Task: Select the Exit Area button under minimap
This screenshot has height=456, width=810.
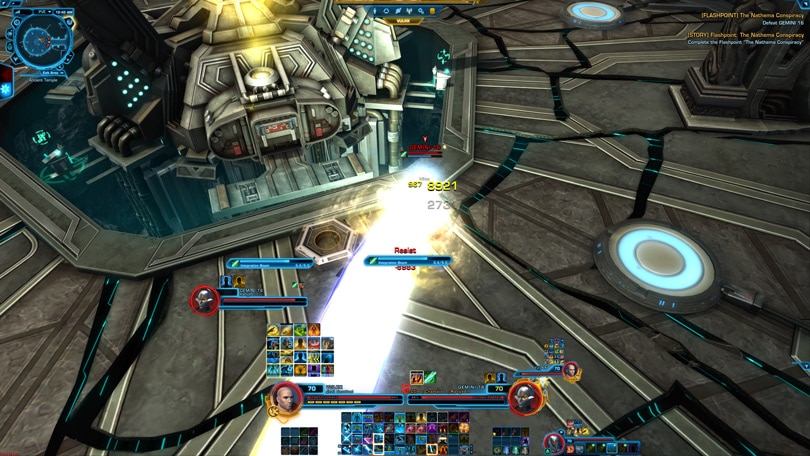Action: [x=41, y=70]
